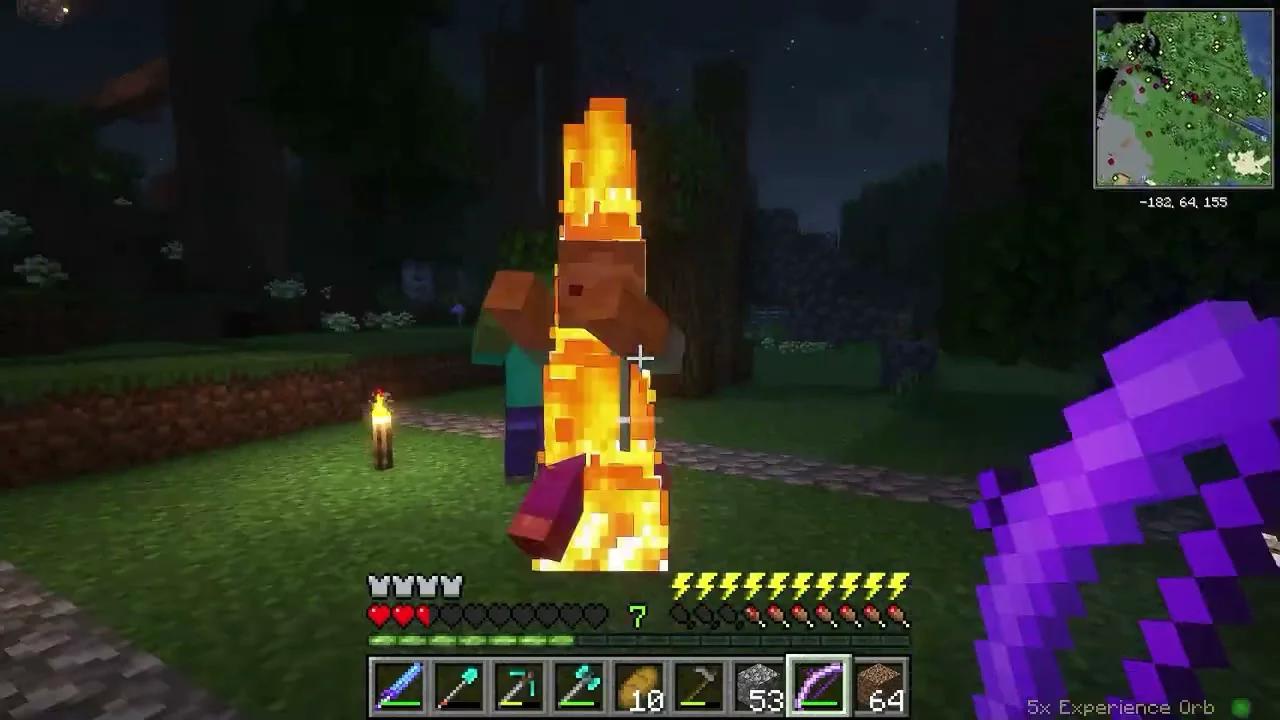Image resolution: width=1280 pixels, height=720 pixels.
Task: Select the diamond pickaxe in the hotbar
Action: pos(517,685)
